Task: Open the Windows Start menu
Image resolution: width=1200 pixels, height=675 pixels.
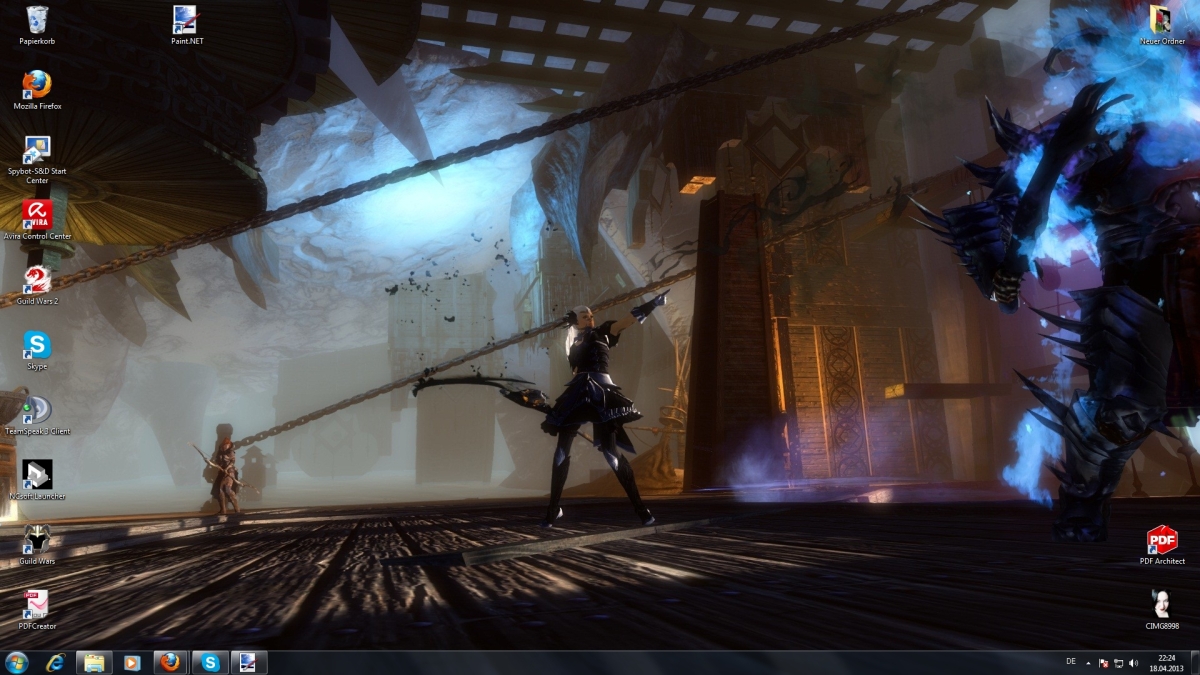Action: tap(17, 662)
